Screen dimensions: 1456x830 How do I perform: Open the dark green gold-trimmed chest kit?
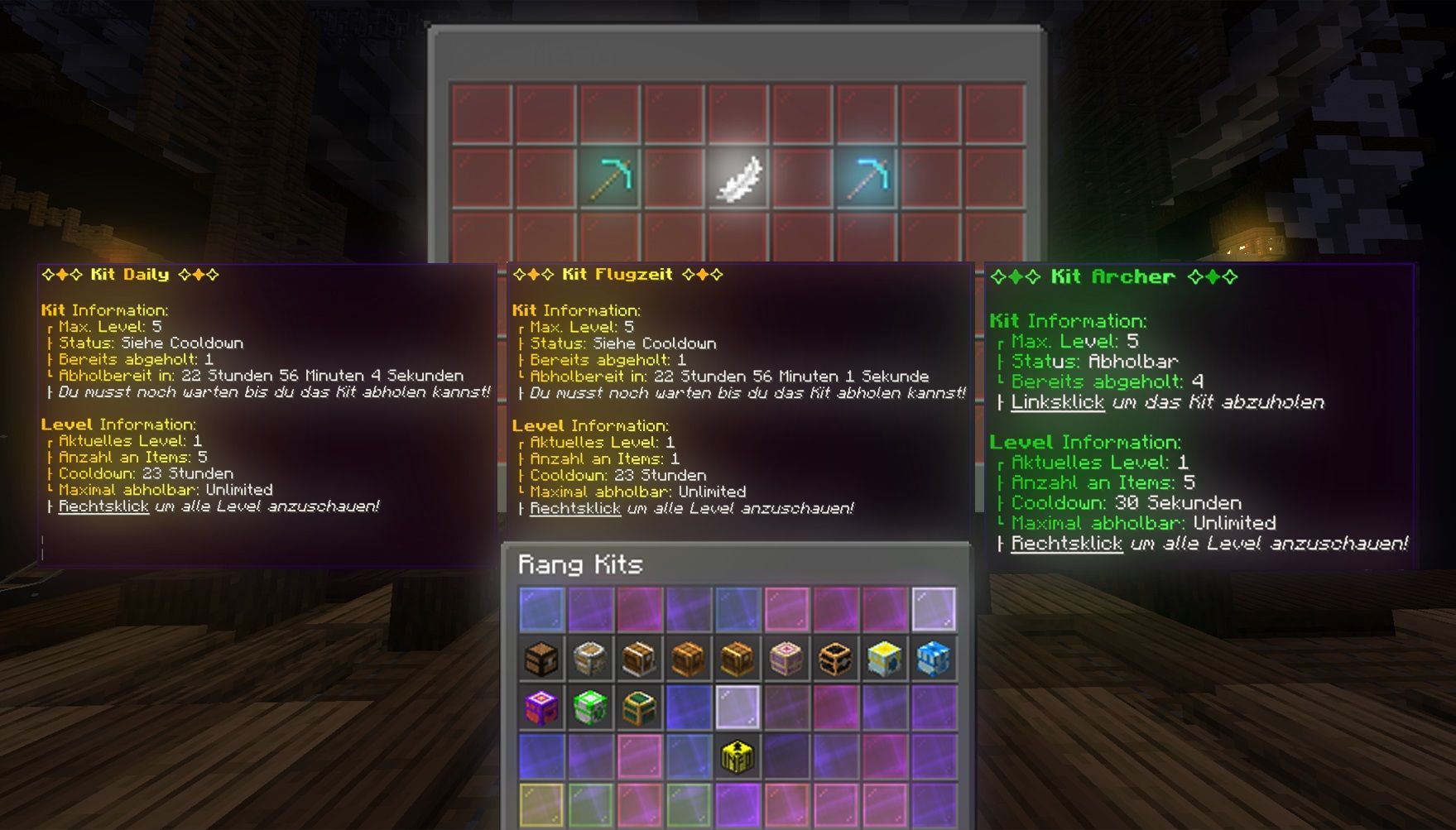[639, 708]
